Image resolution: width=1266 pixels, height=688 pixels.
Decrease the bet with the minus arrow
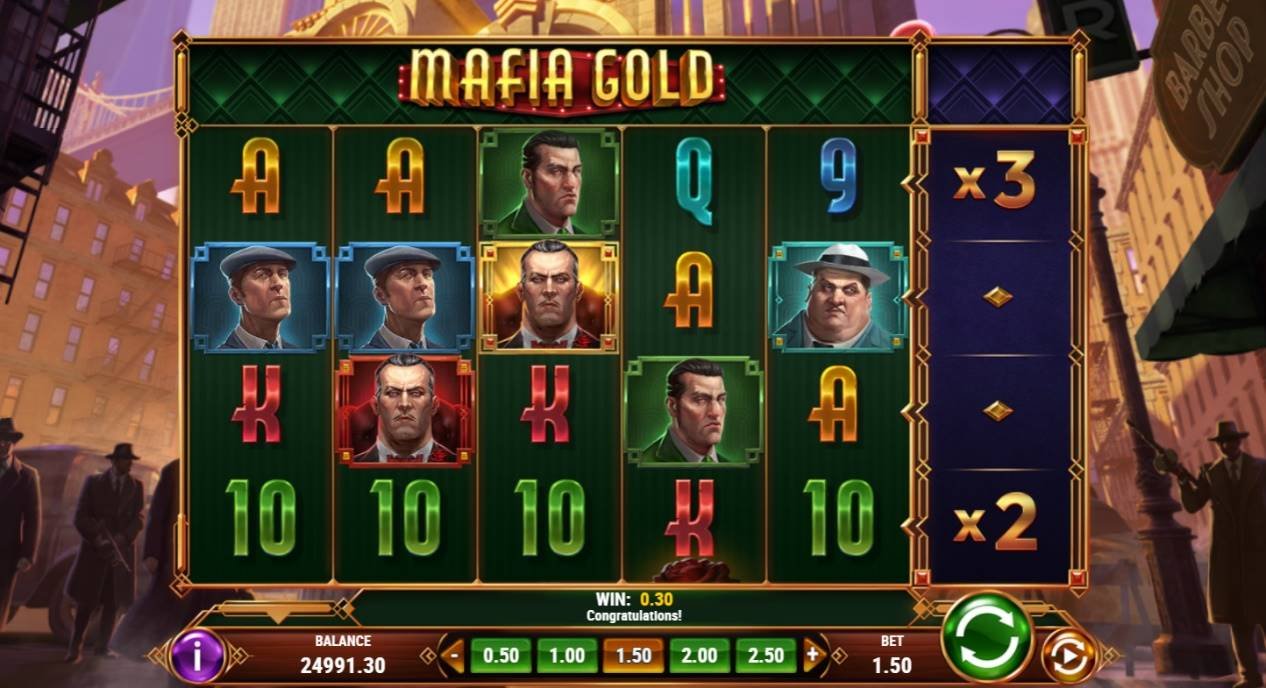[x=453, y=656]
